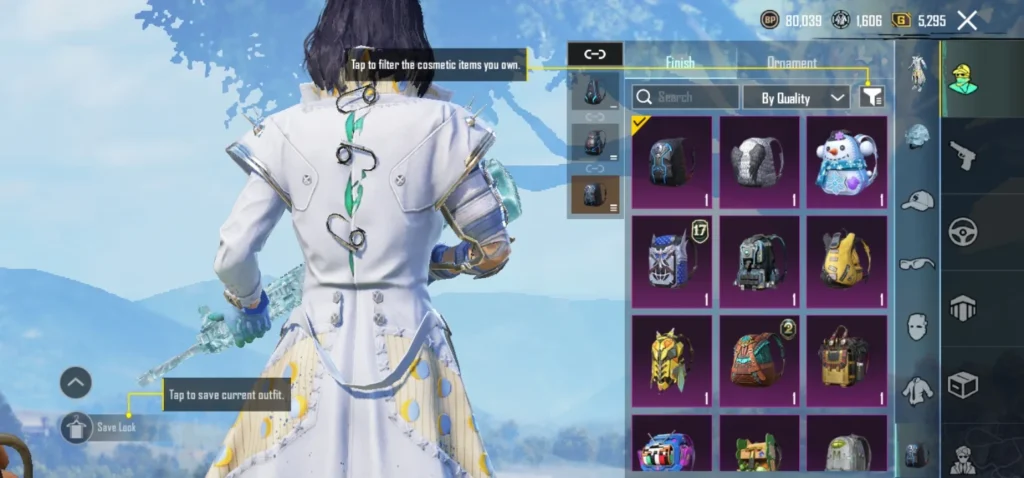Close the inventory with the X button
Screen dimensions: 1024x478
click(x=967, y=20)
